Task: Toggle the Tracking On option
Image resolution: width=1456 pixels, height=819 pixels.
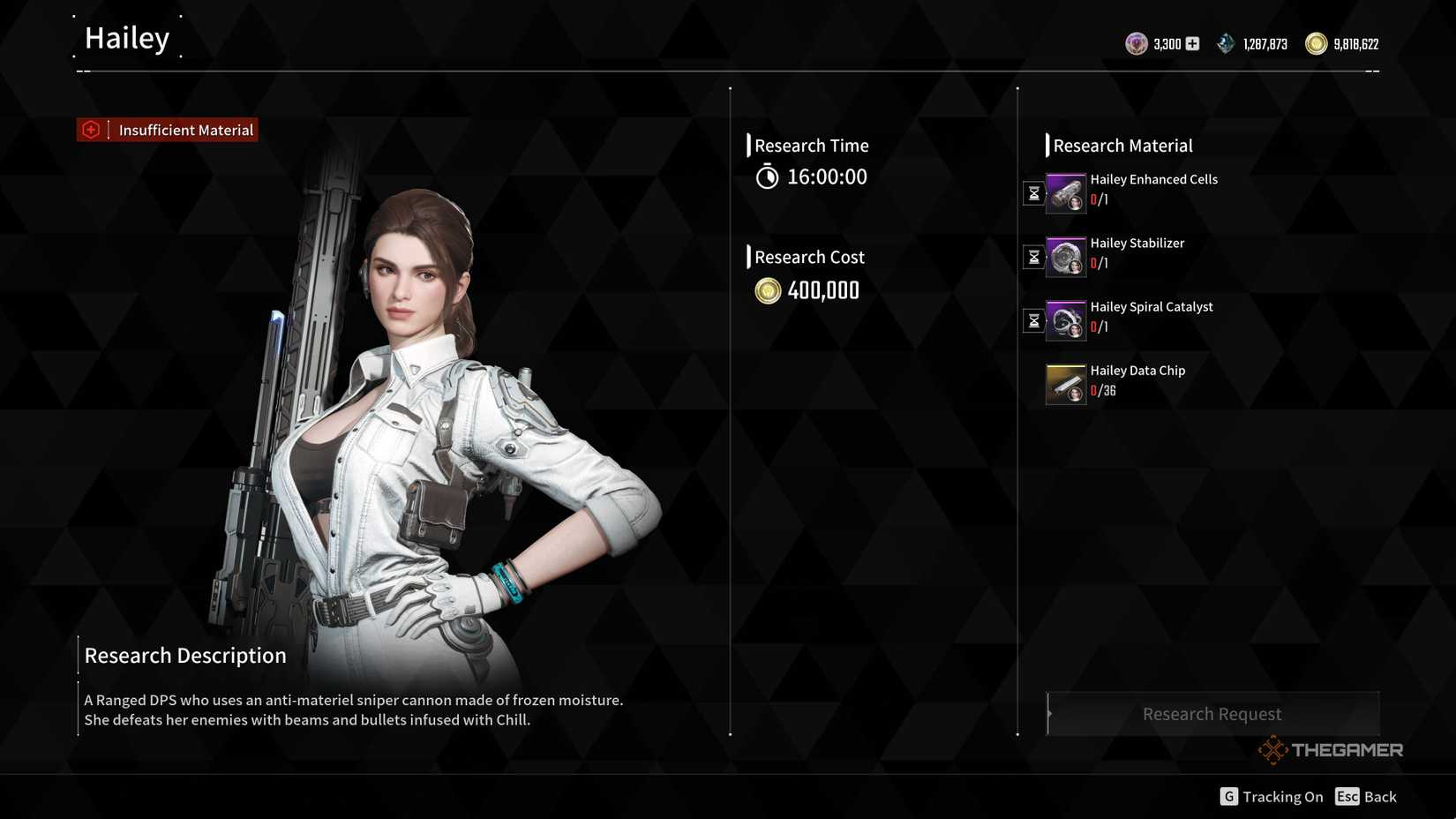Action: pos(1282,796)
